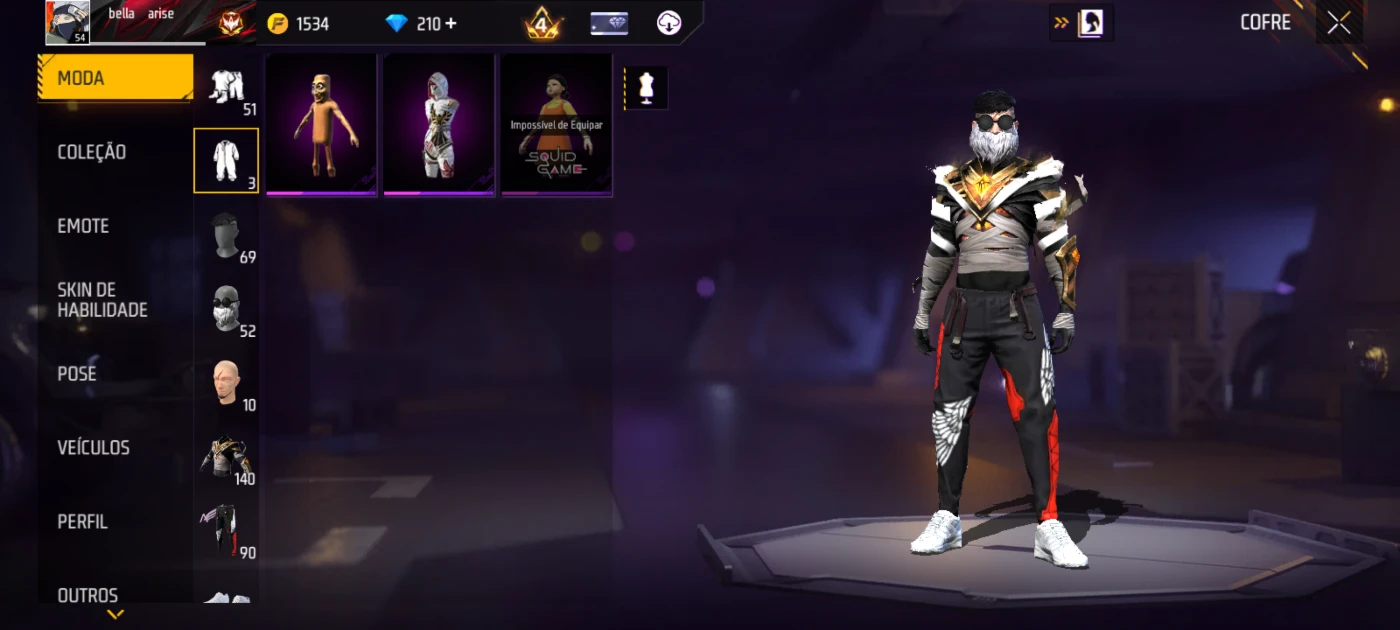Equip the orange wooden dummy costume
The image size is (1400, 630).
(321, 124)
